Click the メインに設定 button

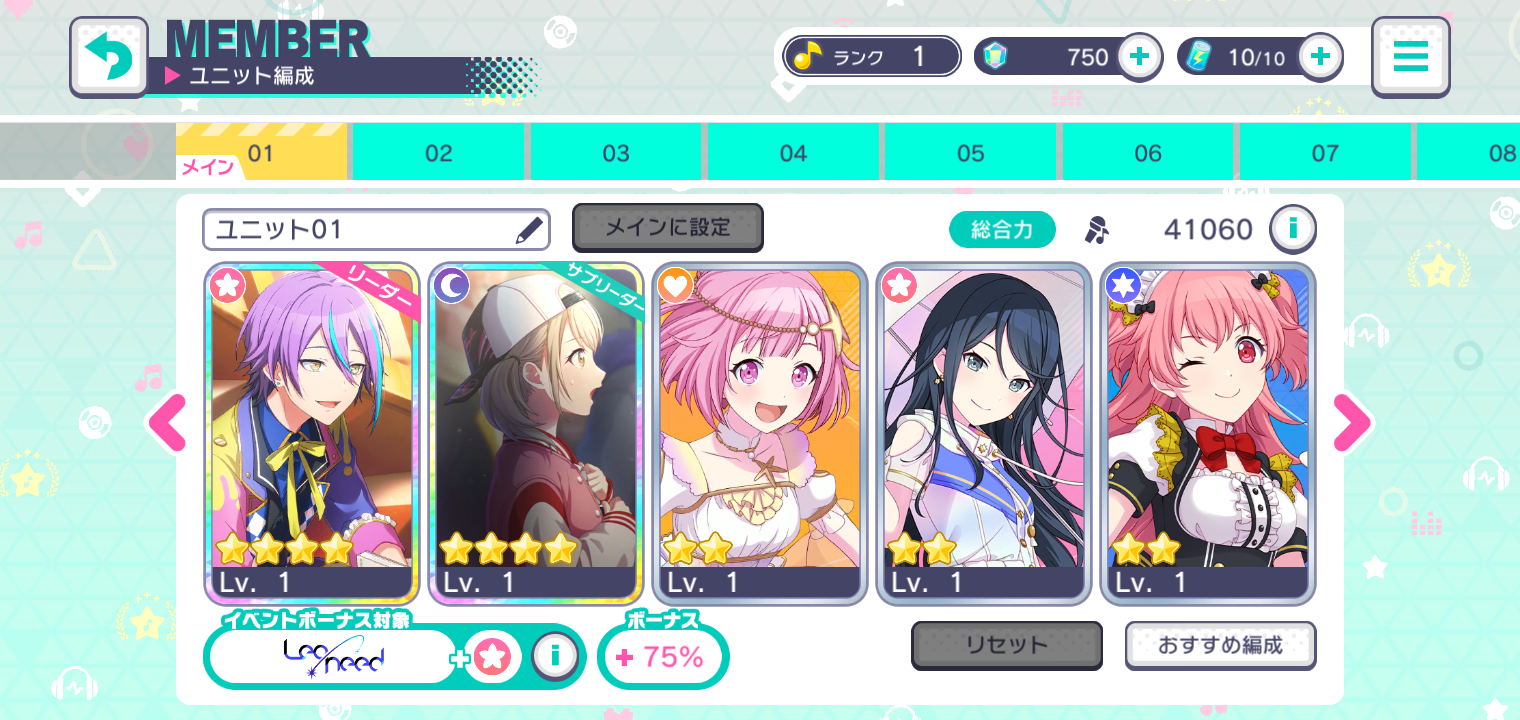(x=667, y=228)
